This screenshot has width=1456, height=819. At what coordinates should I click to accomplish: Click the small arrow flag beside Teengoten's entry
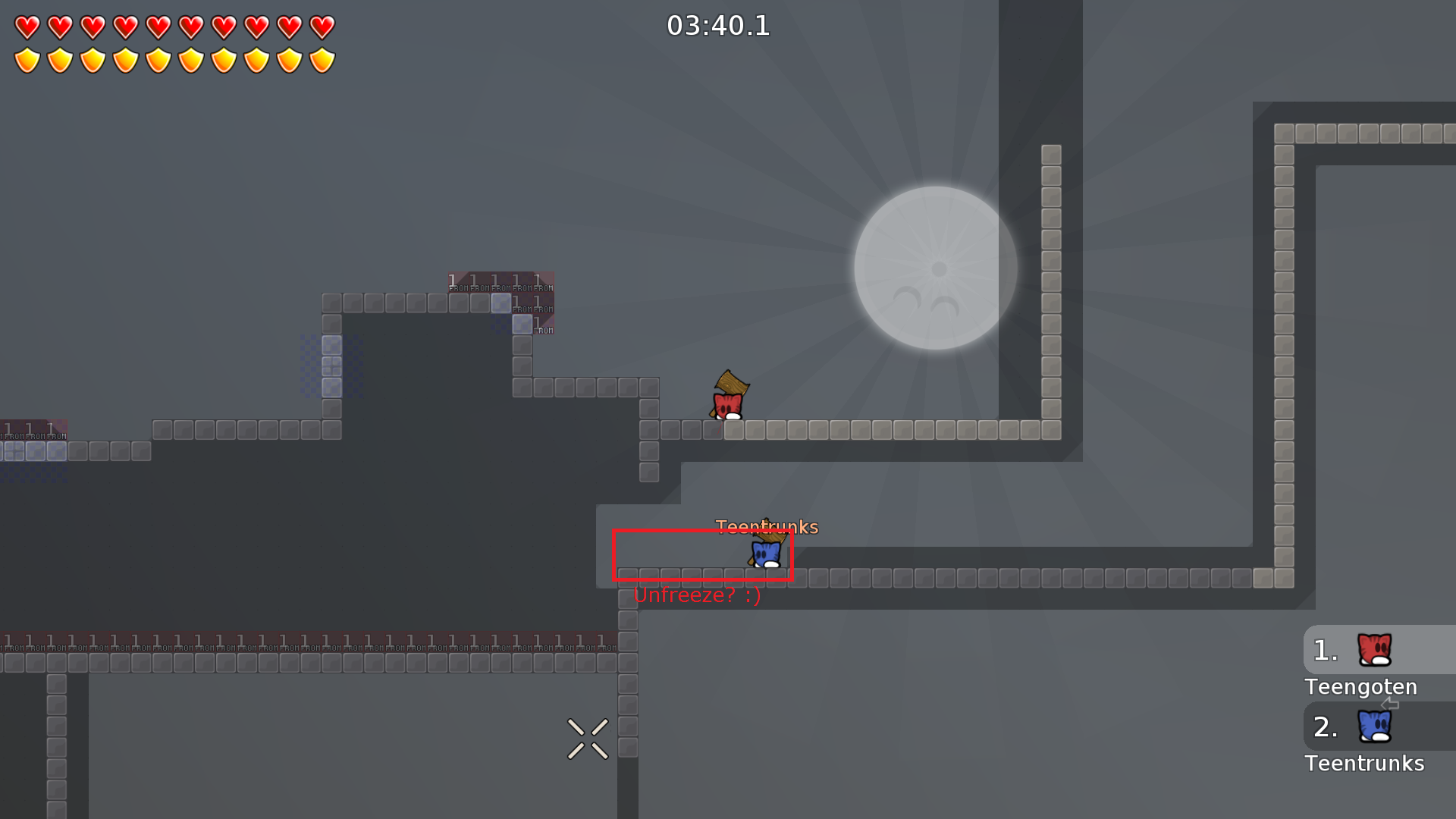(1390, 704)
